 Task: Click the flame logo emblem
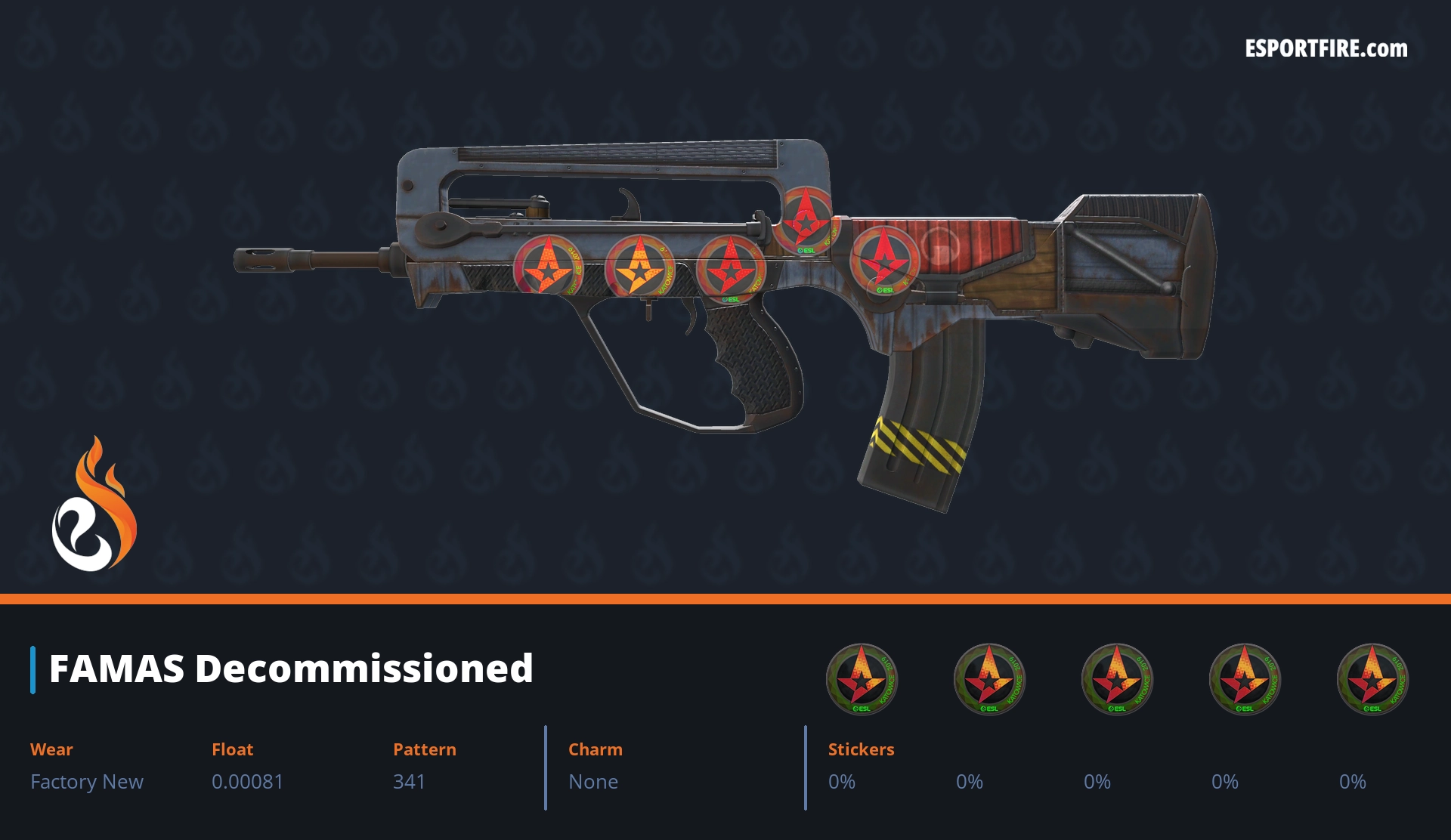tap(94, 505)
